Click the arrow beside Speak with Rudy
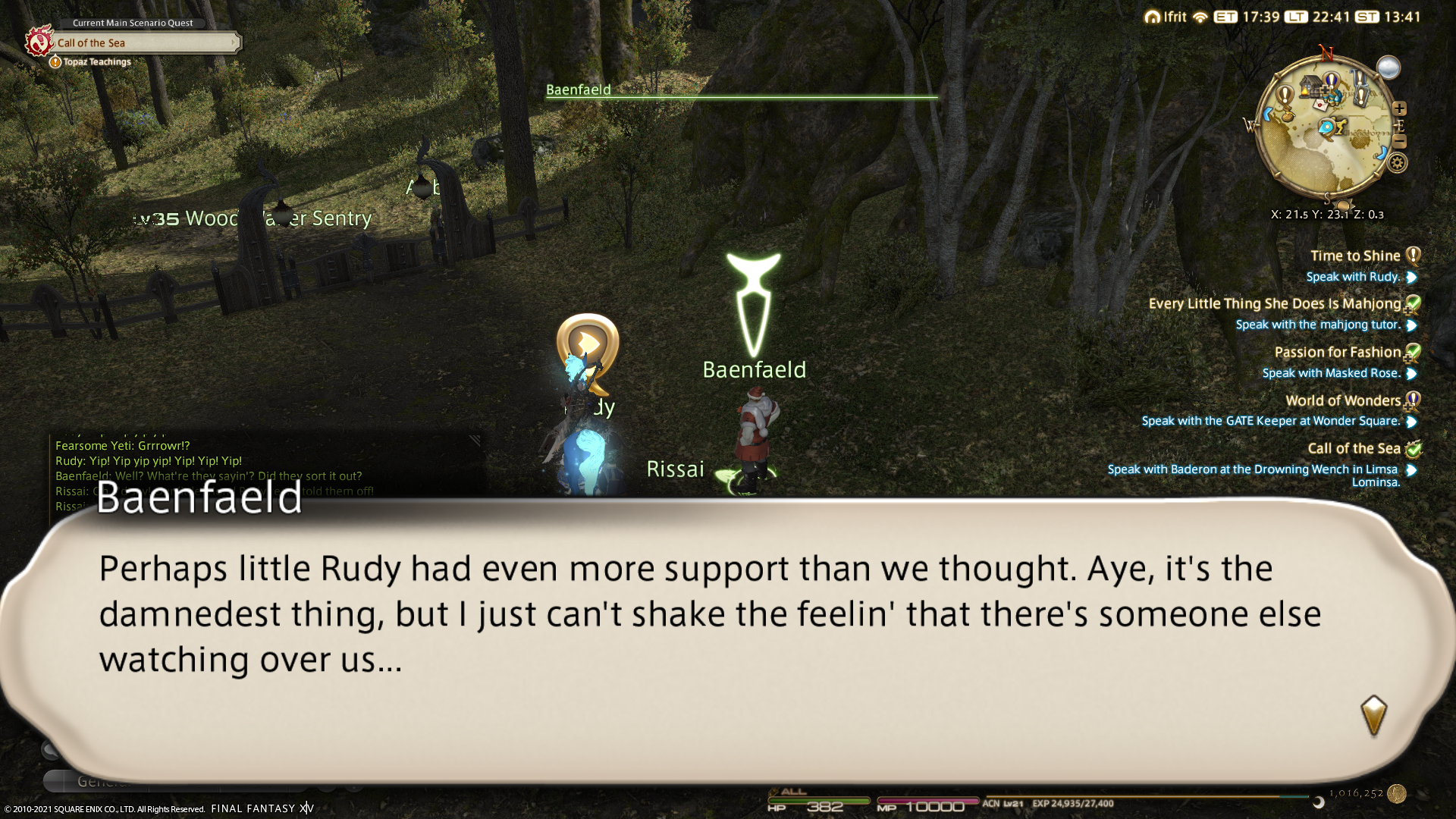The height and width of the screenshot is (819, 1456). click(x=1411, y=278)
